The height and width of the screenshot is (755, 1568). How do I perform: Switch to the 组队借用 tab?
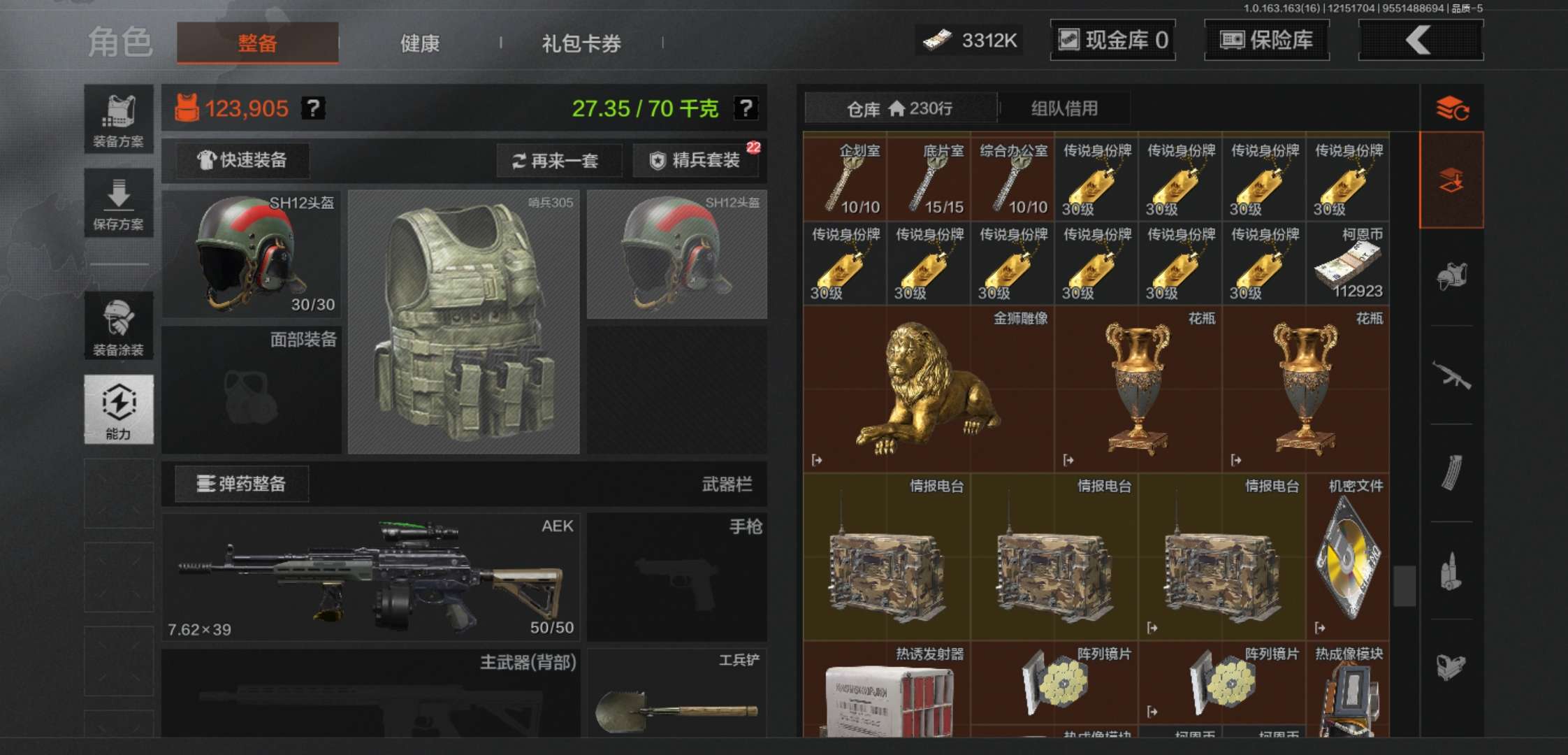pyautogui.click(x=1066, y=108)
